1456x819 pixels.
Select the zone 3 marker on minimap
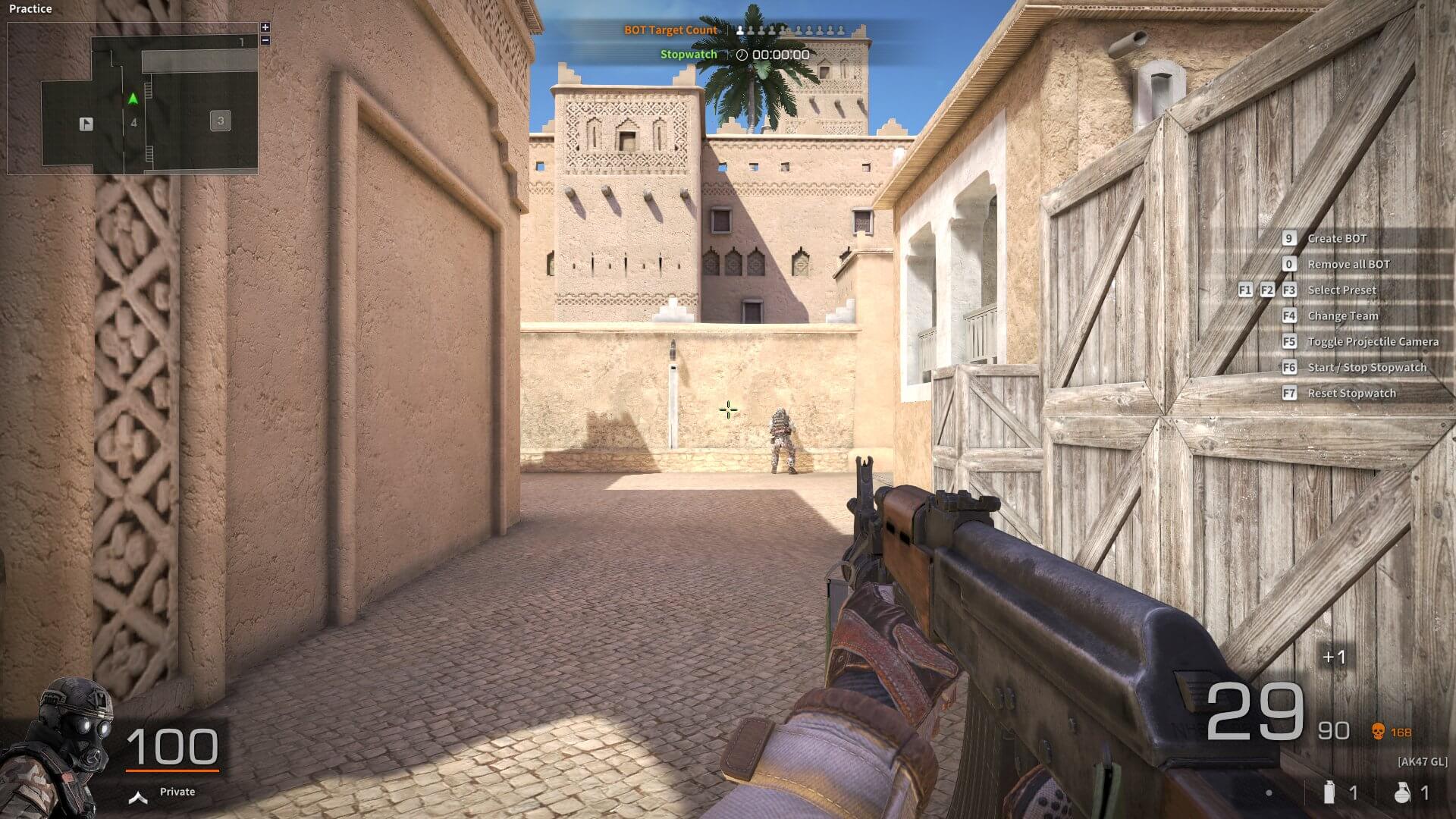(221, 121)
